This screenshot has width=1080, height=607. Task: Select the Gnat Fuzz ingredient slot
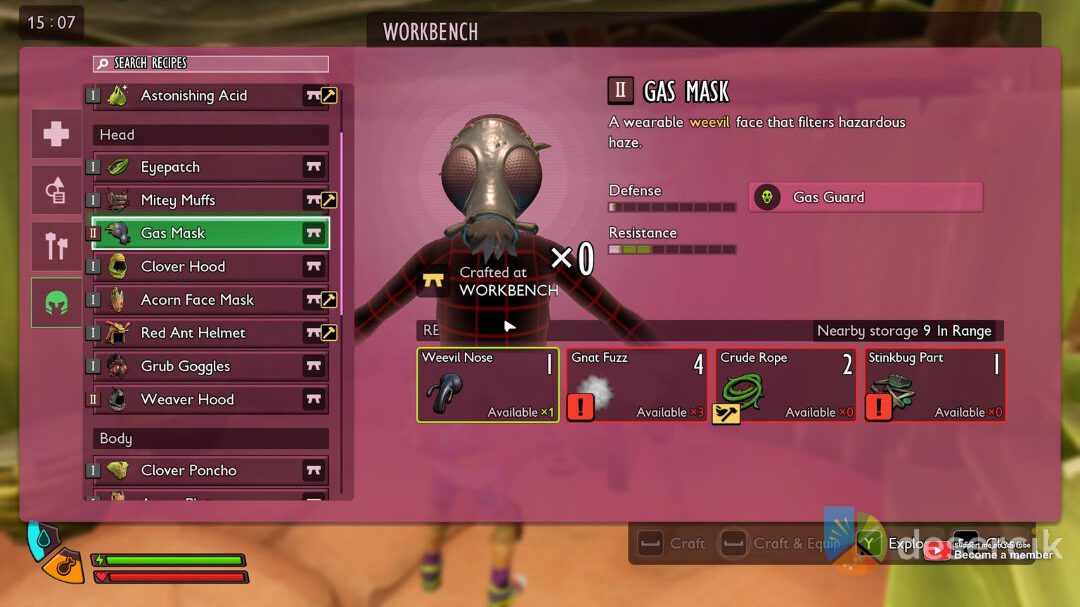point(637,385)
